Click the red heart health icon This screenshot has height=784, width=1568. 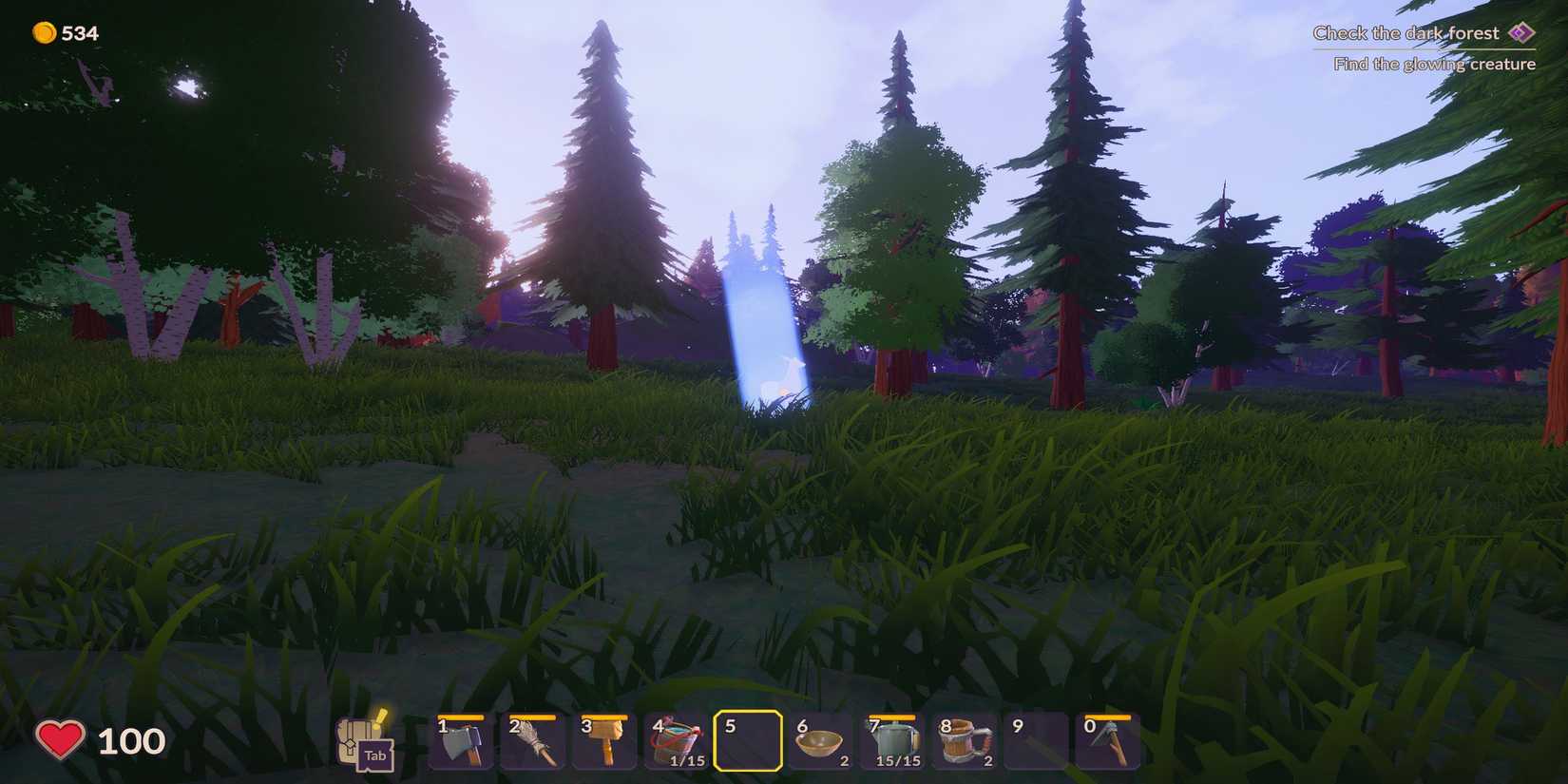click(59, 739)
